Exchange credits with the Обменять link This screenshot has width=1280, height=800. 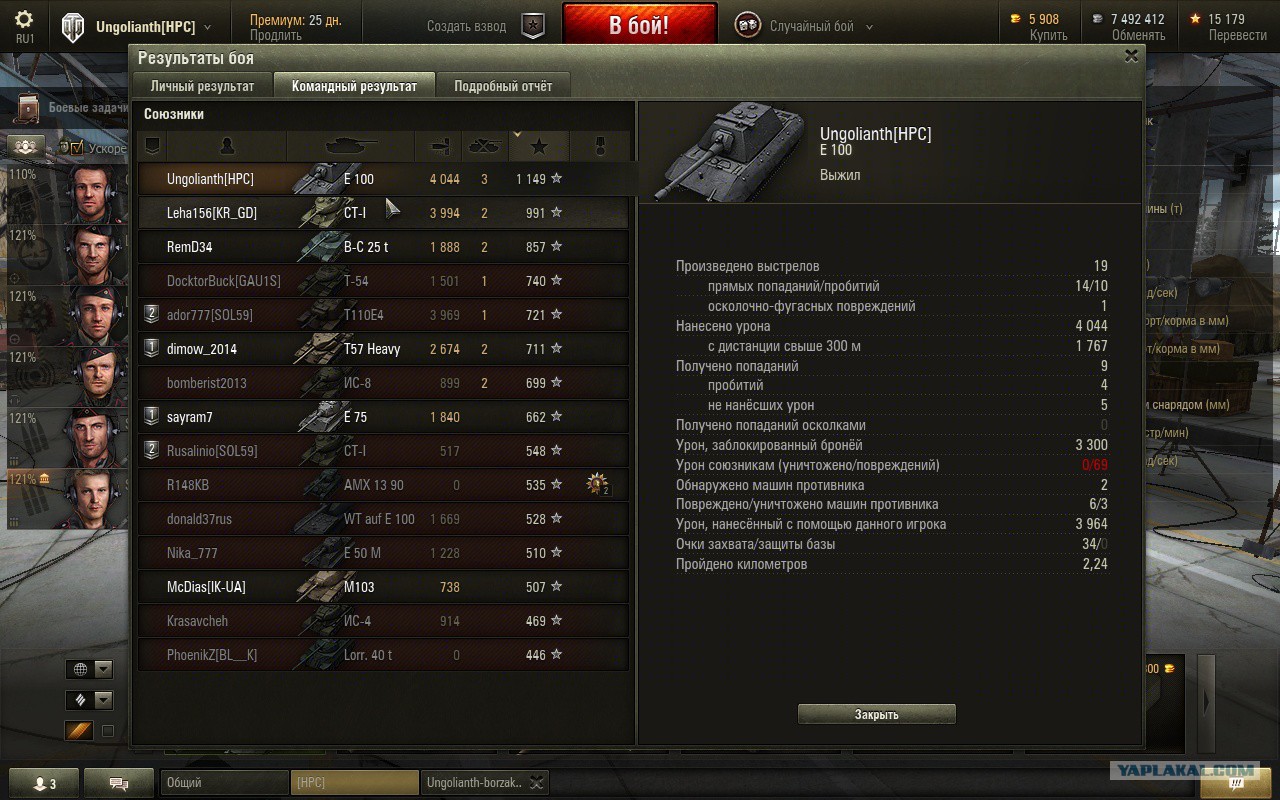click(x=1138, y=35)
